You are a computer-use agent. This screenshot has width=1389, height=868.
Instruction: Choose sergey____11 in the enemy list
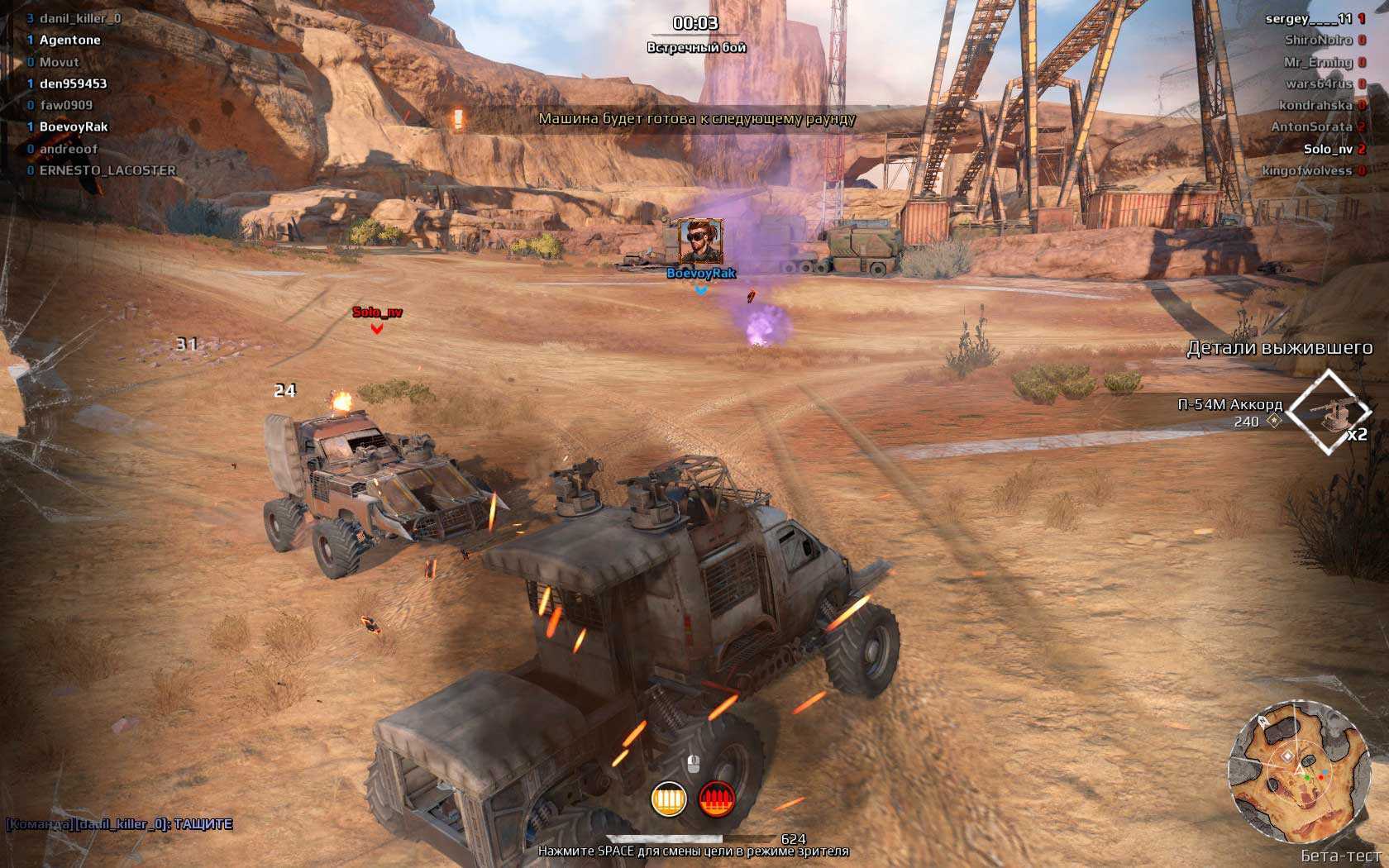[x=1308, y=18]
